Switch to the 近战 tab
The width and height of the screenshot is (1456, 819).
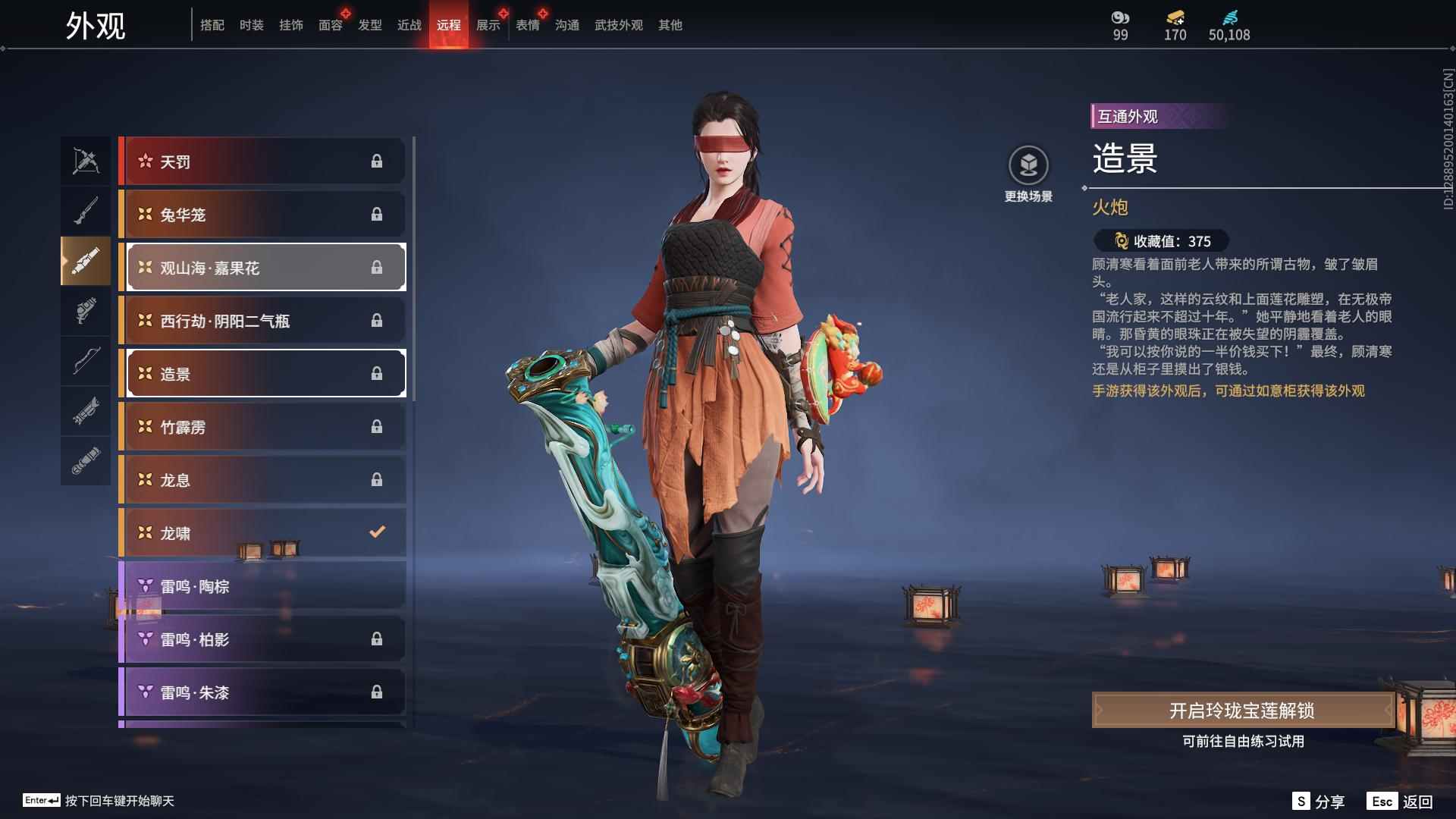click(409, 24)
